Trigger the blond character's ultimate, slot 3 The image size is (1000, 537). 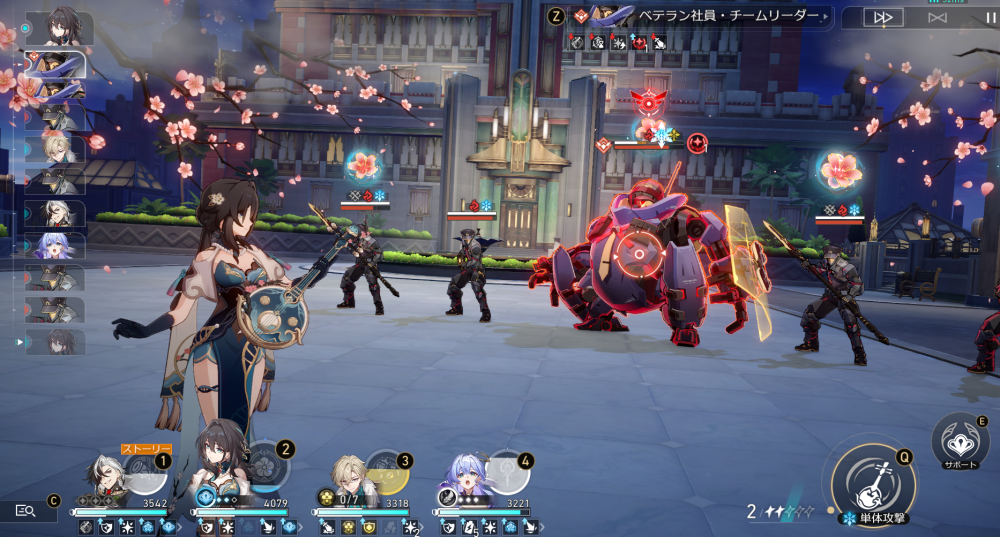pyautogui.click(x=384, y=473)
